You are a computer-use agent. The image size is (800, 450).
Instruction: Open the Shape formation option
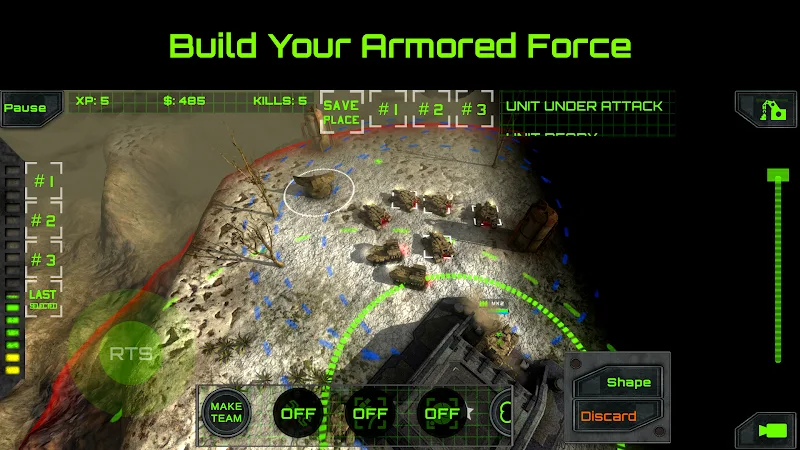(x=619, y=382)
